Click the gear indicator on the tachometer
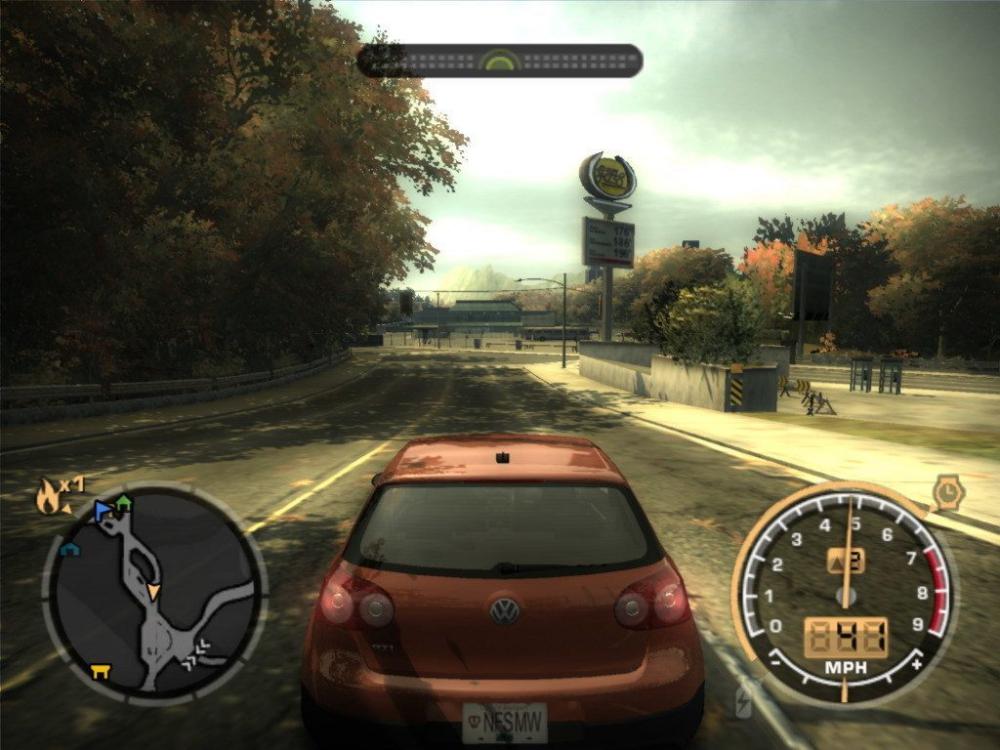 (x=845, y=561)
